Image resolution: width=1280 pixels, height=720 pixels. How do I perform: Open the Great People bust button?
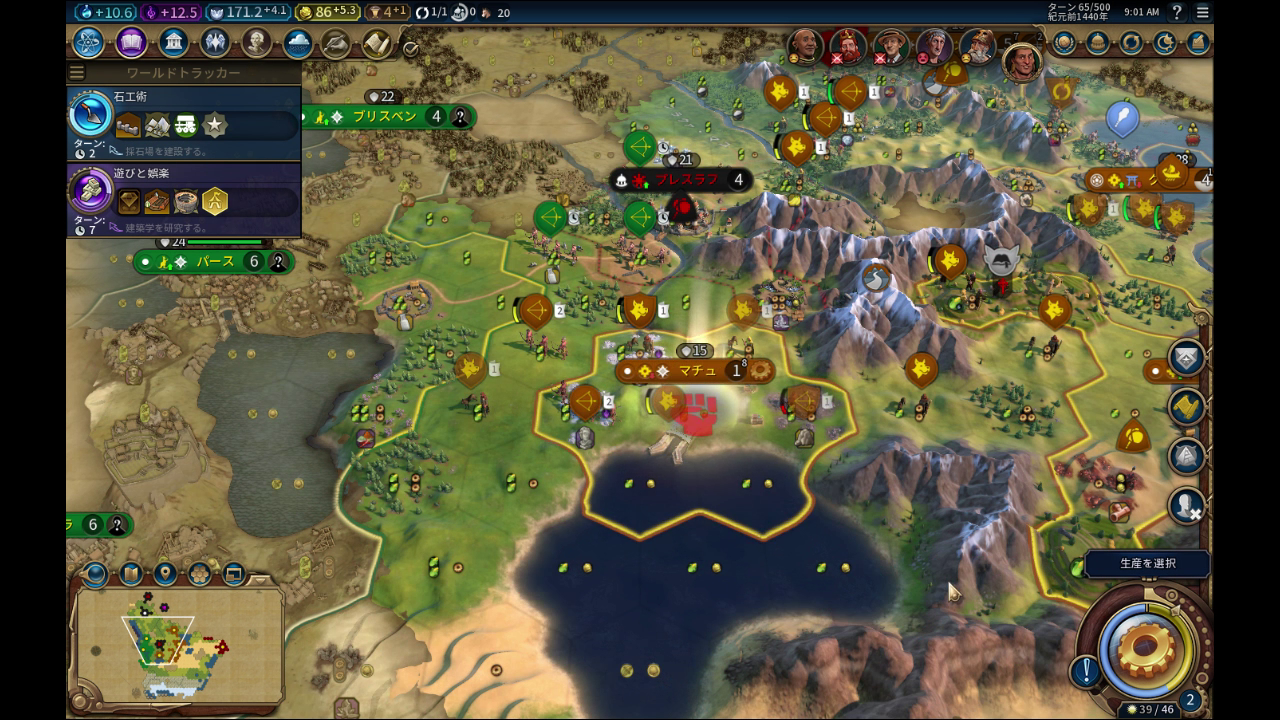pyautogui.click(x=257, y=43)
